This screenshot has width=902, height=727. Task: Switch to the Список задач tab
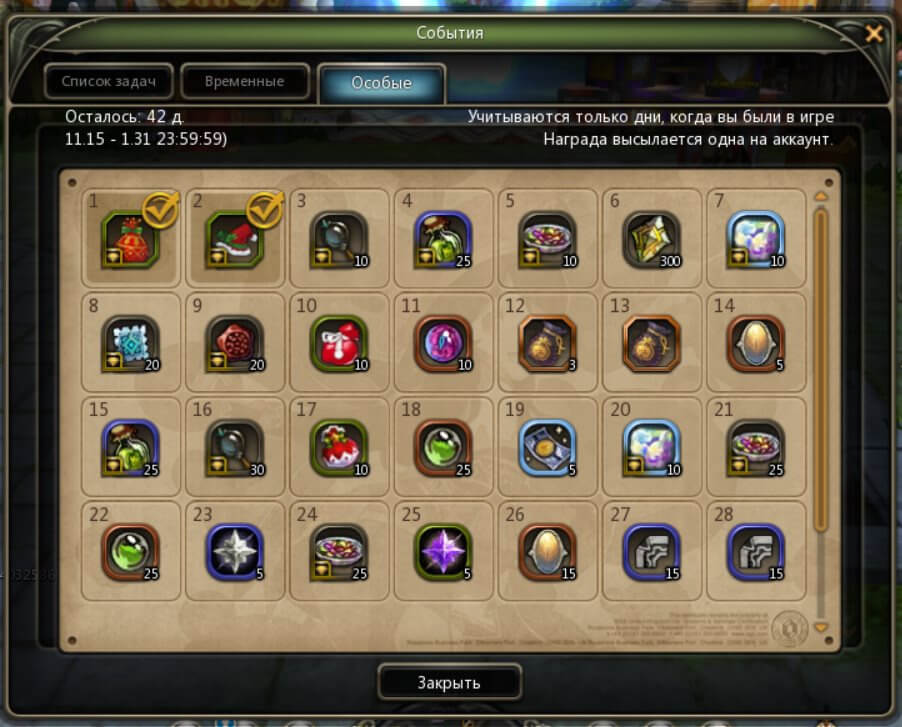(108, 82)
